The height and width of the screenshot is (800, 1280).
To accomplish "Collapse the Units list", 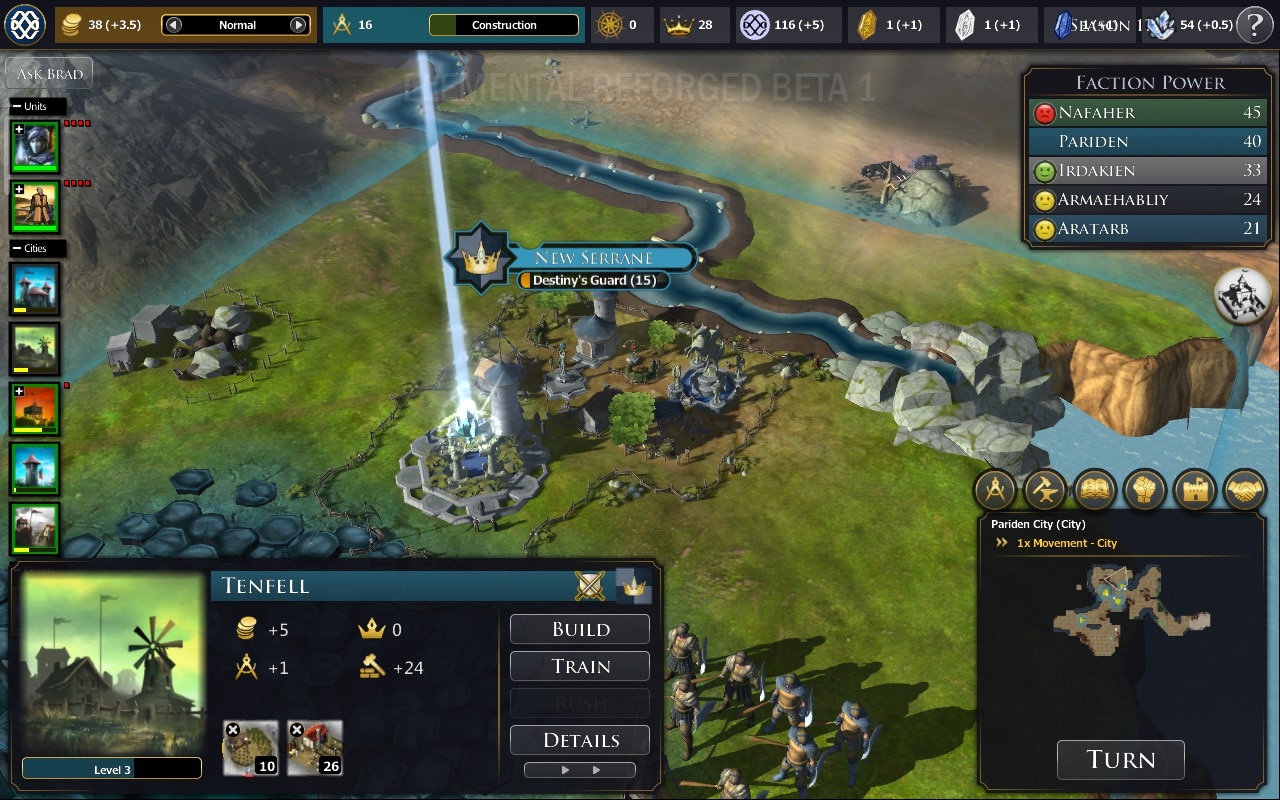I will (x=17, y=106).
